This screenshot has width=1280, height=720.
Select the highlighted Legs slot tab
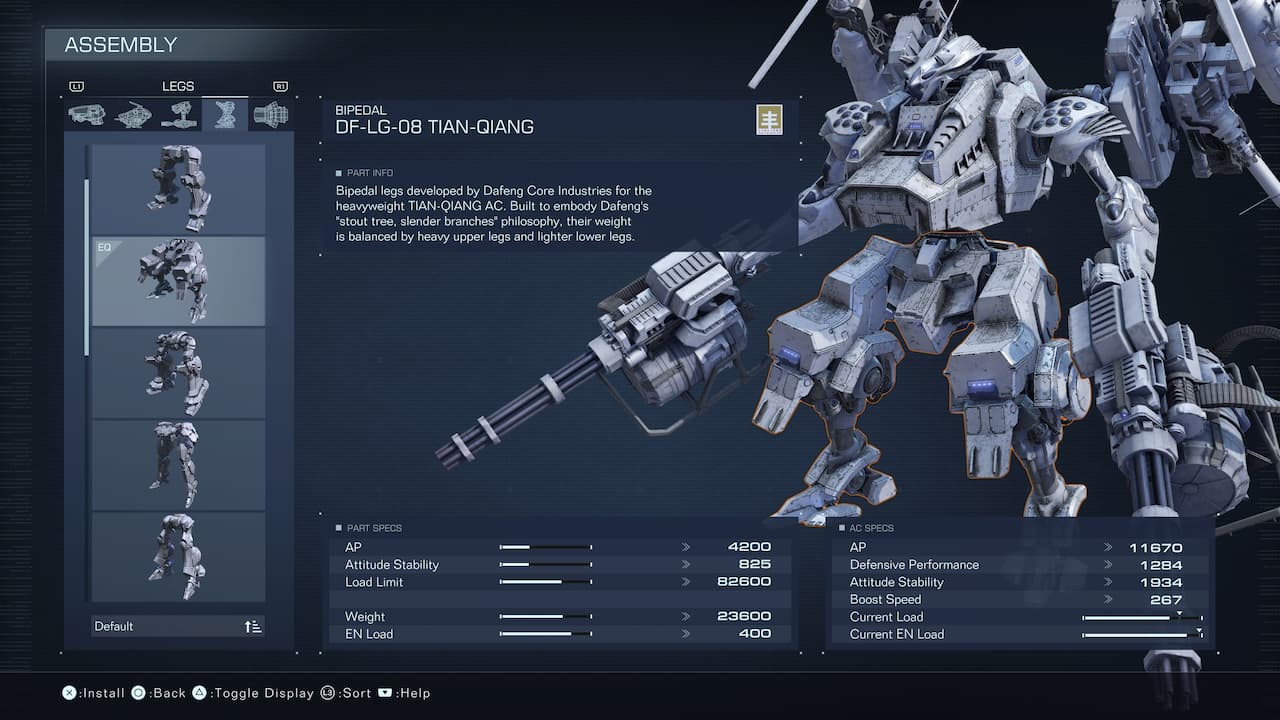pyautogui.click(x=224, y=113)
